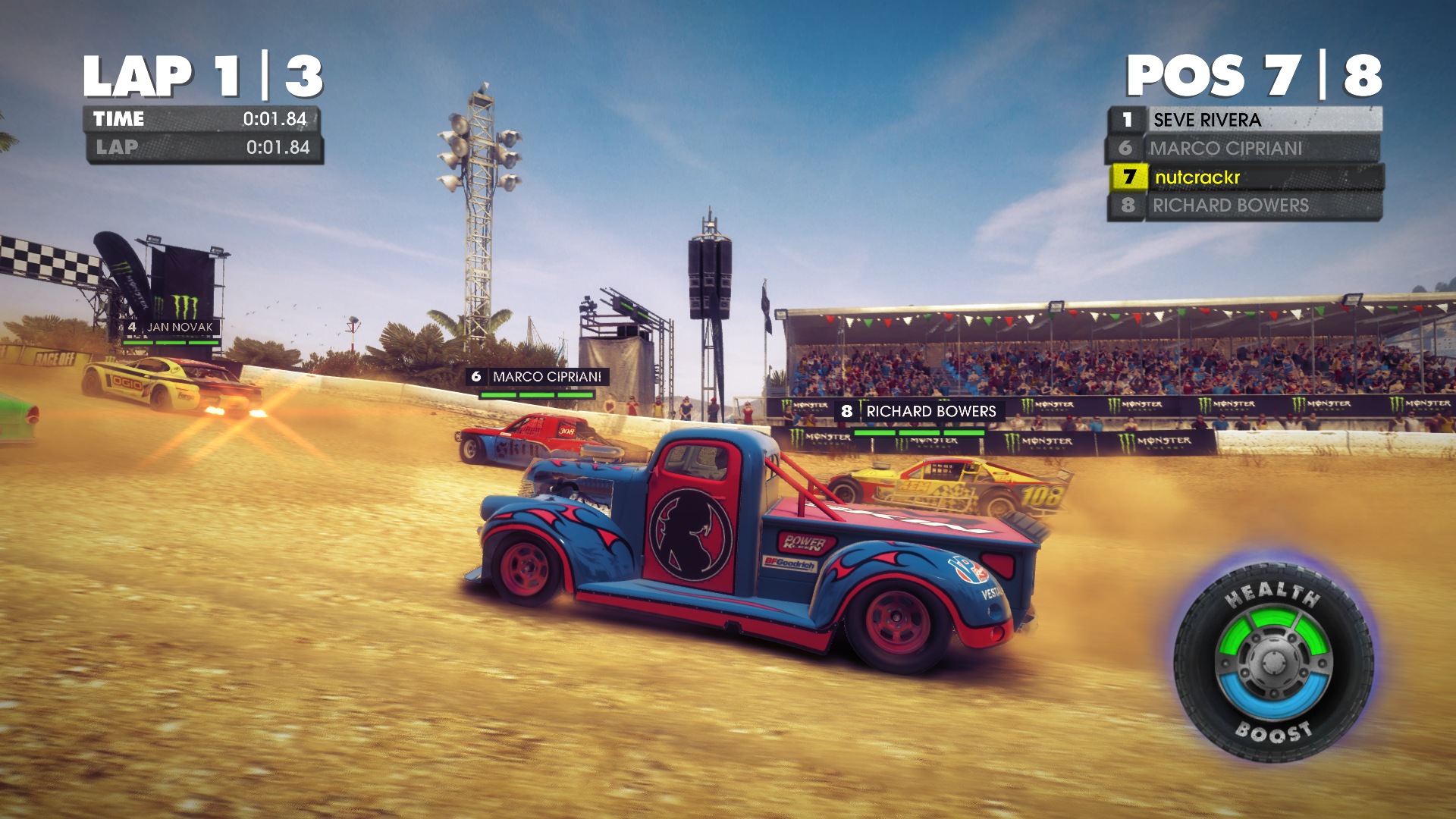The width and height of the screenshot is (1456, 819).
Task: Select the Marco Cipriani name tag above car
Action: pos(537,377)
